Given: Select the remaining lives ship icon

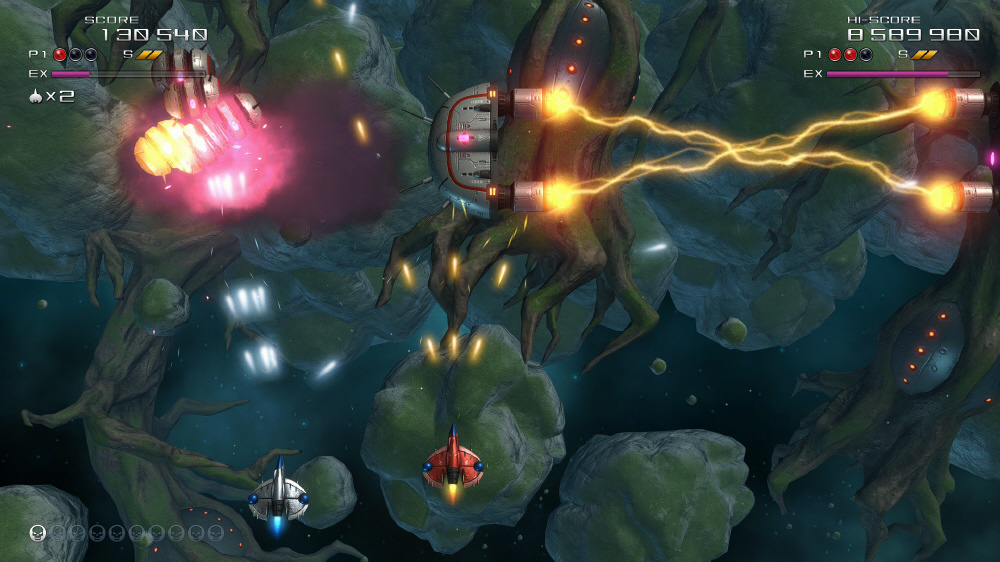Looking at the screenshot, I should pos(37,96).
